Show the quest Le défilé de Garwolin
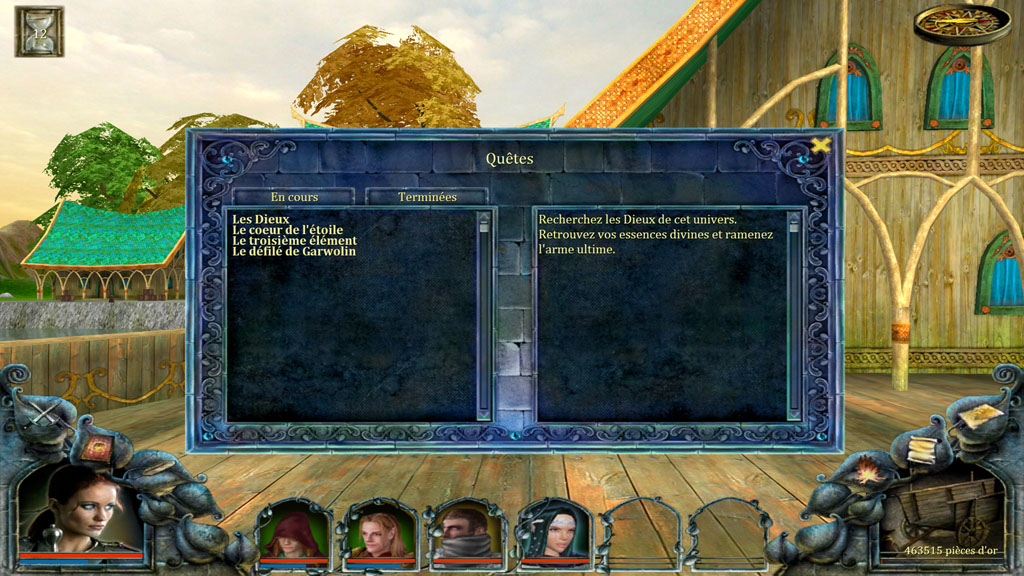The width and height of the screenshot is (1024, 576). tap(294, 252)
